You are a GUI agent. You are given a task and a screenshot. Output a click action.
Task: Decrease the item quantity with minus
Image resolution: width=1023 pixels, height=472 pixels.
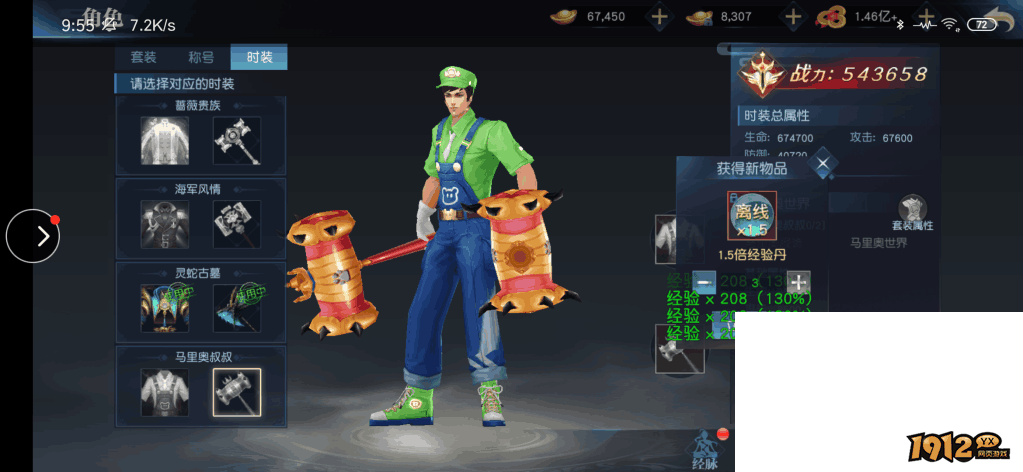pyautogui.click(x=704, y=282)
